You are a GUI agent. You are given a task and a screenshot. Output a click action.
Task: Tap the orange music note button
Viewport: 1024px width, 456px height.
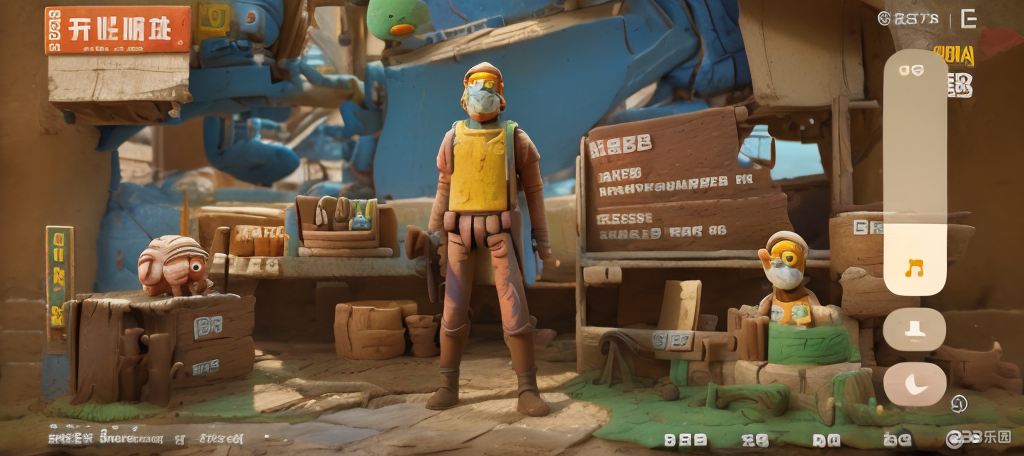(x=914, y=268)
